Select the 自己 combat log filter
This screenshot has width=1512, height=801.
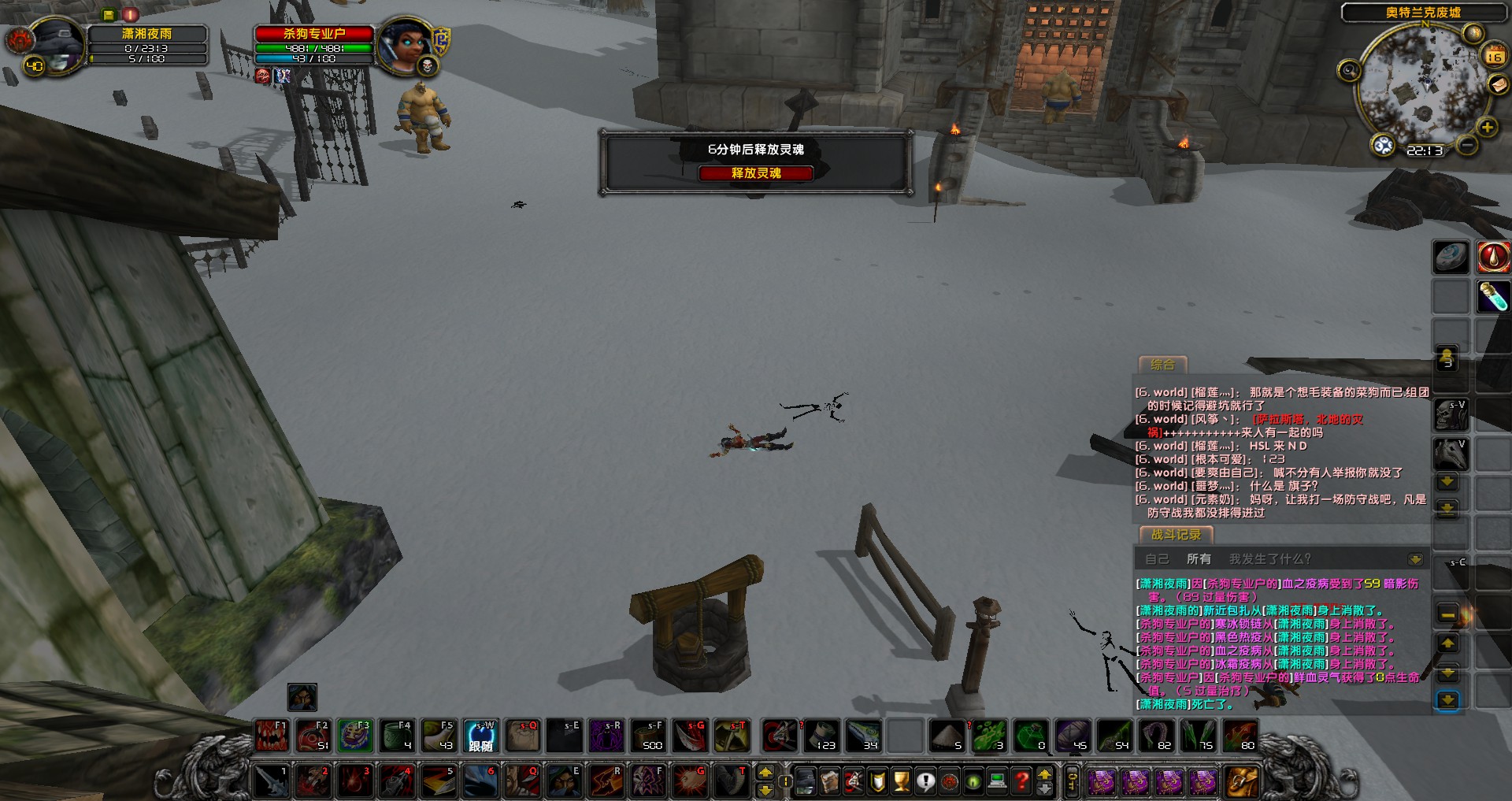click(1157, 559)
